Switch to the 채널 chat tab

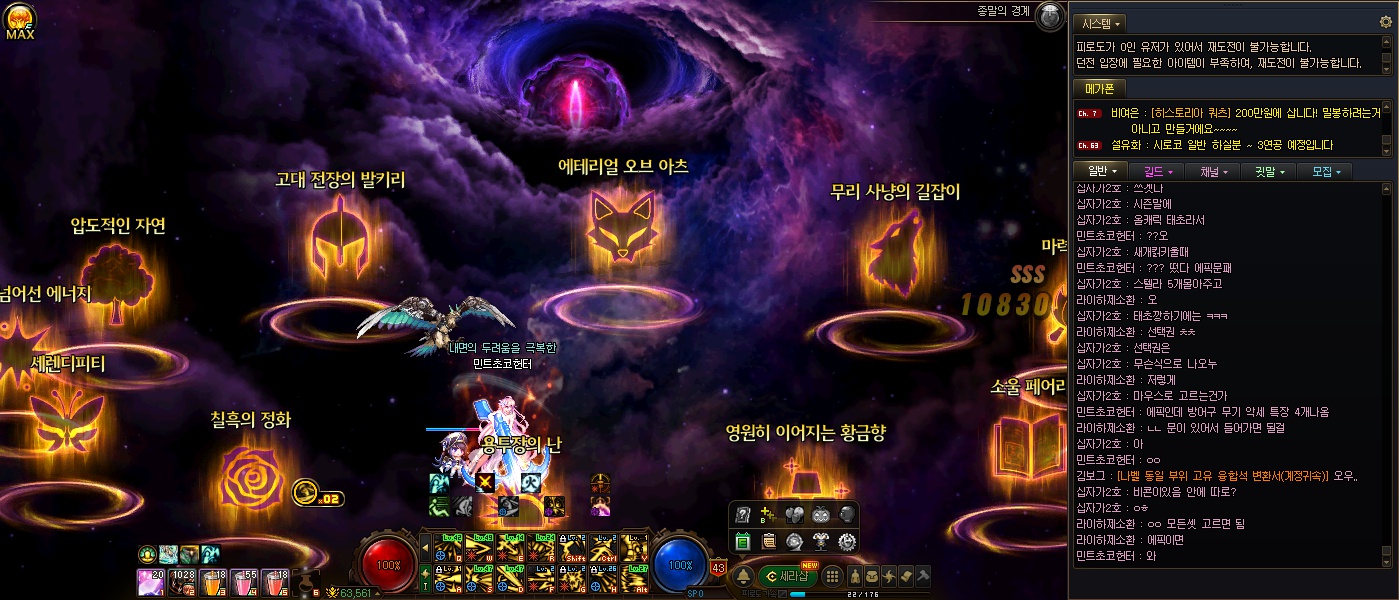pyautogui.click(x=1212, y=171)
